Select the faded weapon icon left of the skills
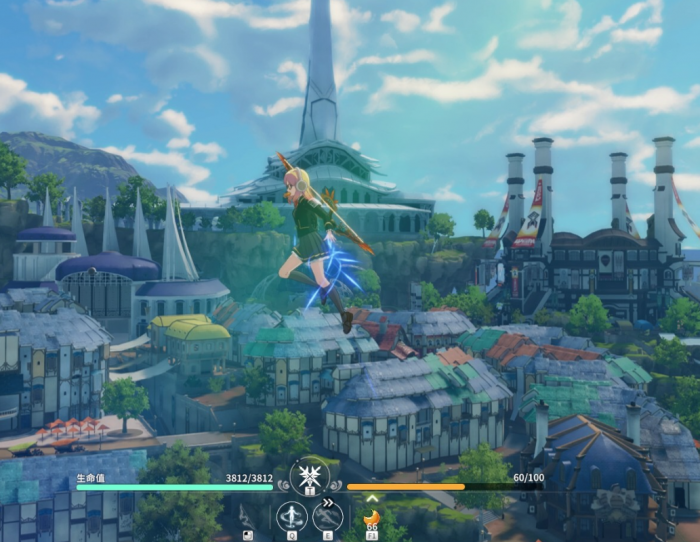Viewport: 700px width, 542px height. tap(247, 516)
